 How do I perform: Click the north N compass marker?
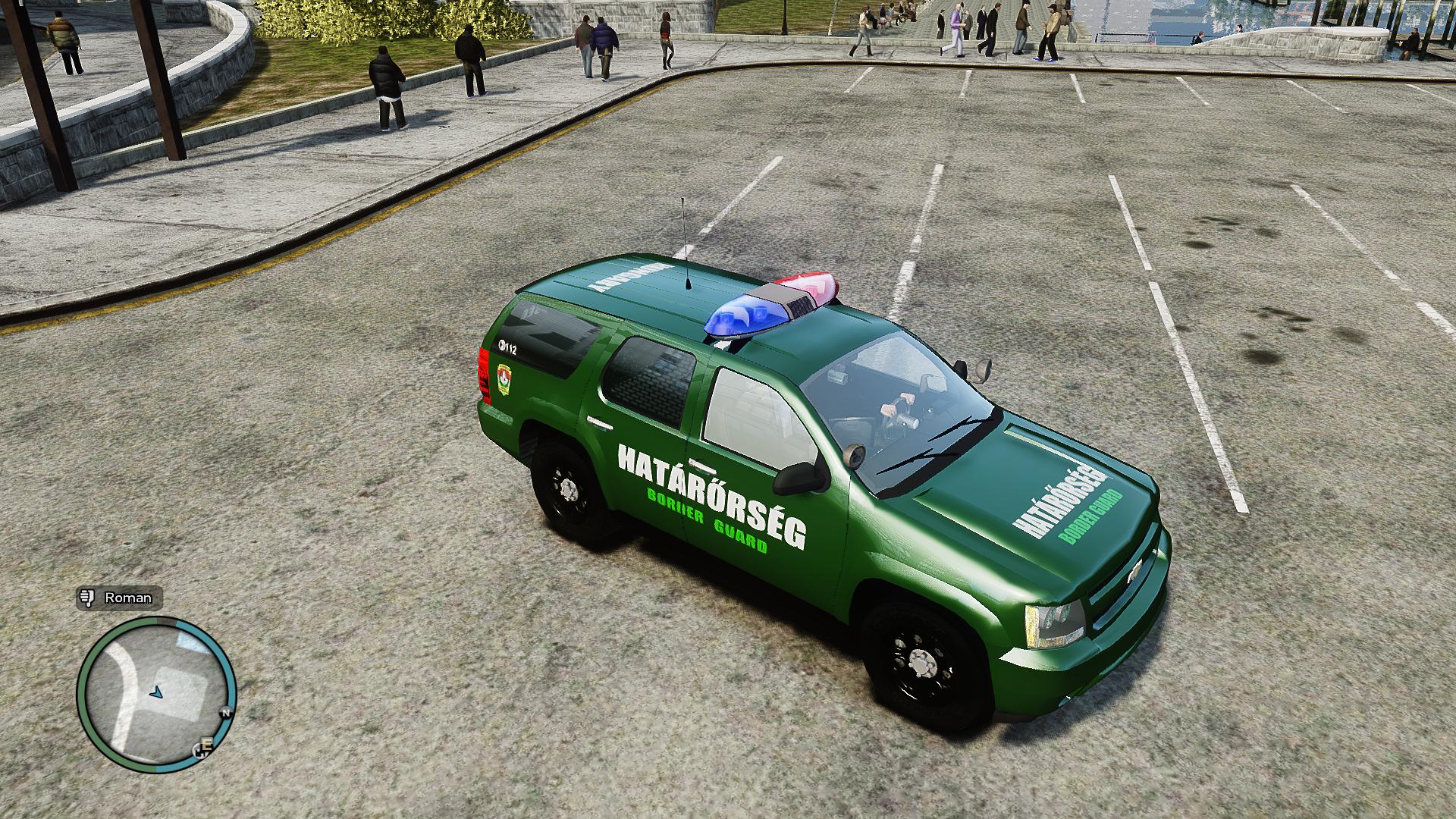[224, 713]
